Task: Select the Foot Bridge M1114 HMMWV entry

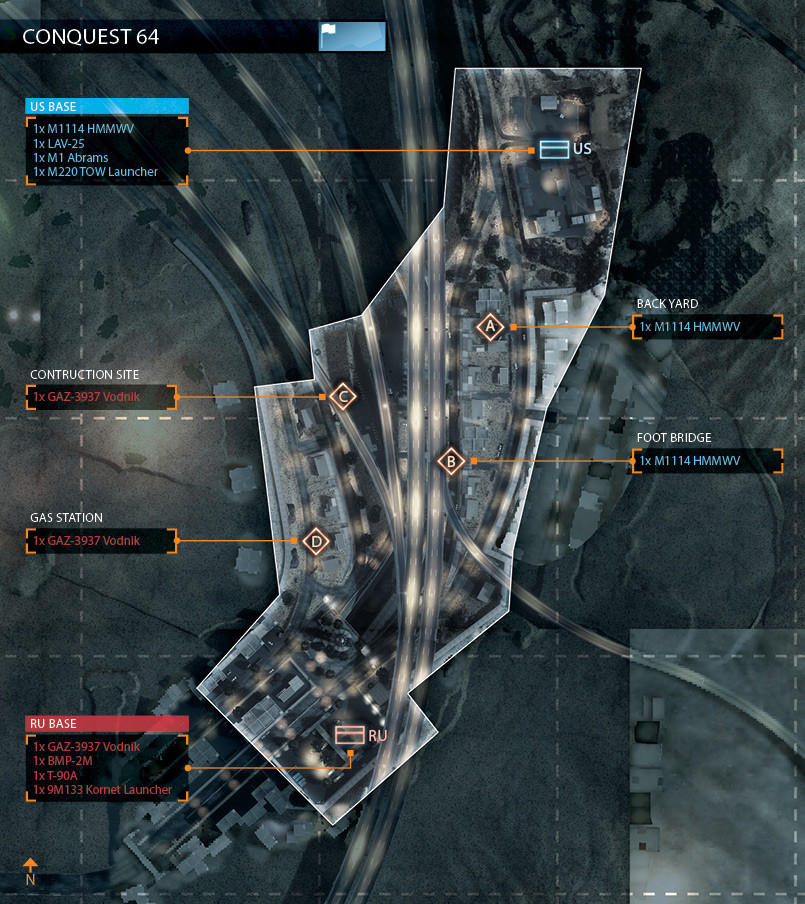Action: (x=707, y=461)
